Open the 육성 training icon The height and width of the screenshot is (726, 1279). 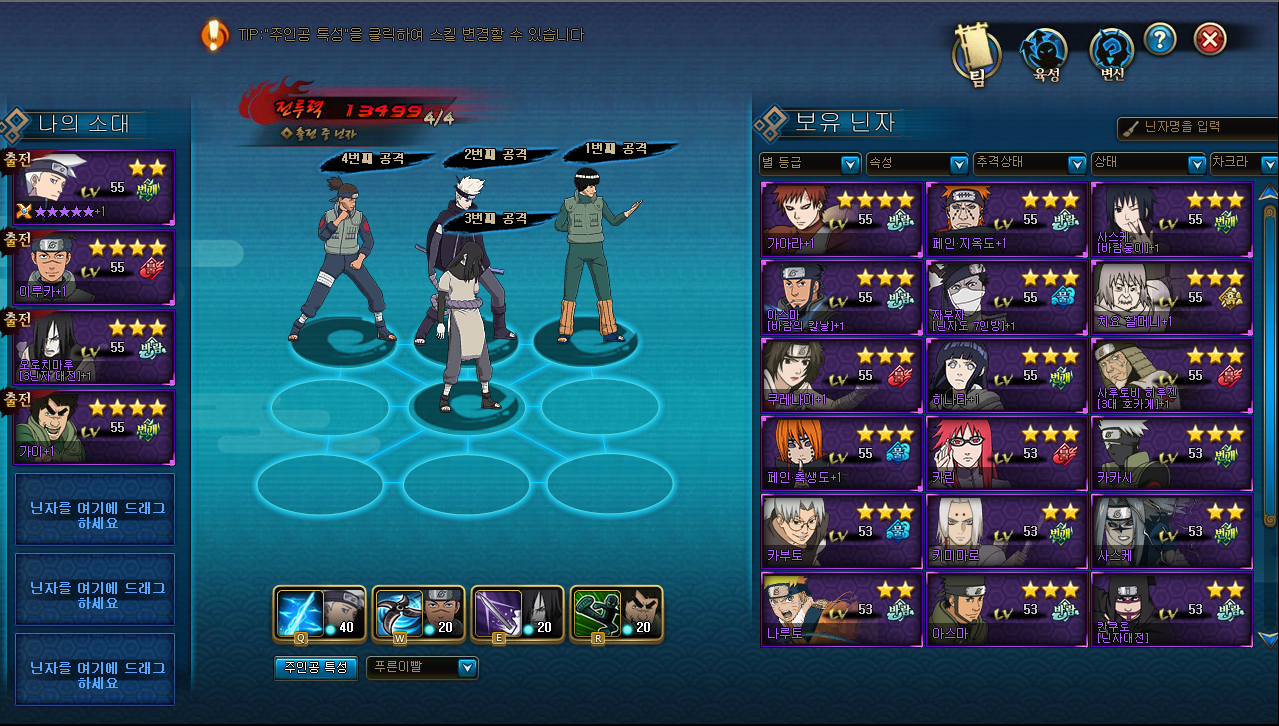[1046, 55]
